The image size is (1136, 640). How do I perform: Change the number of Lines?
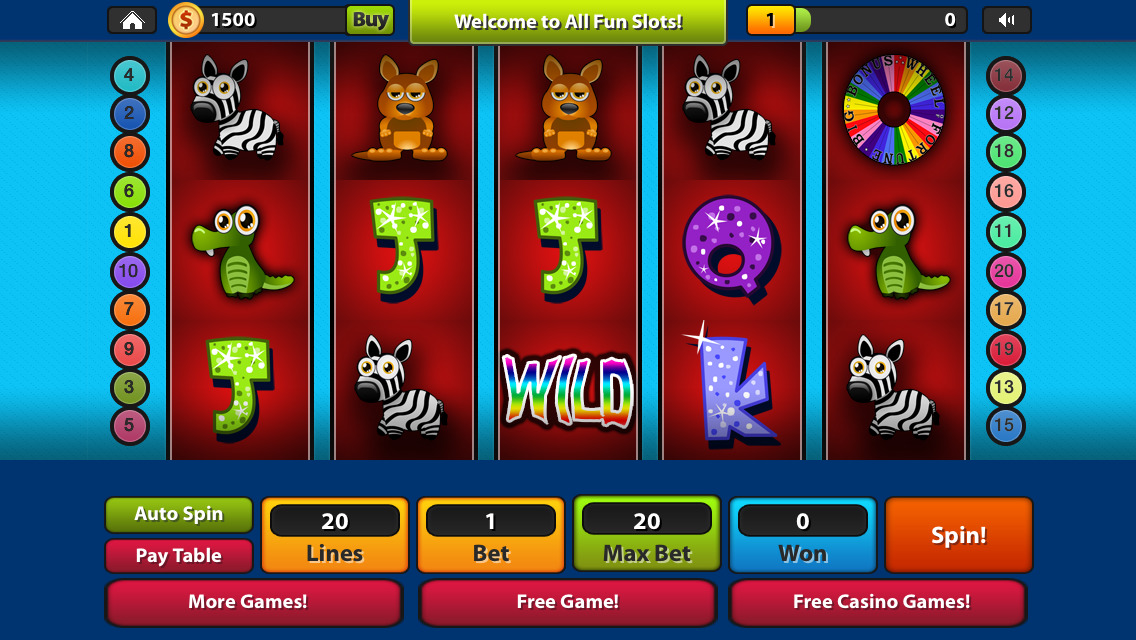click(x=335, y=535)
